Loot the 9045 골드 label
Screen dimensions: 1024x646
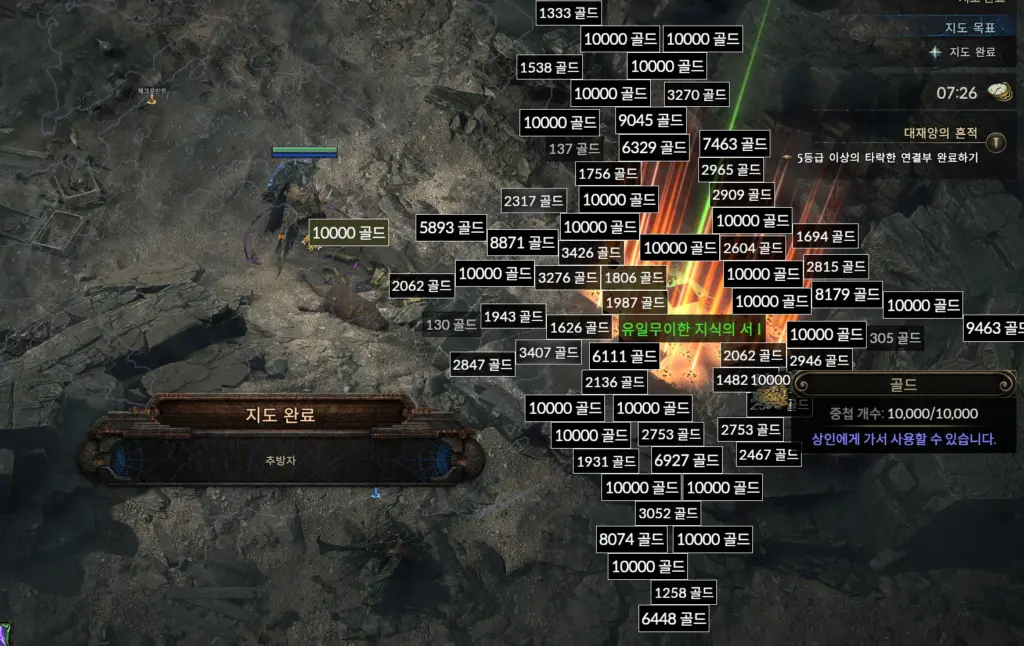coord(651,121)
